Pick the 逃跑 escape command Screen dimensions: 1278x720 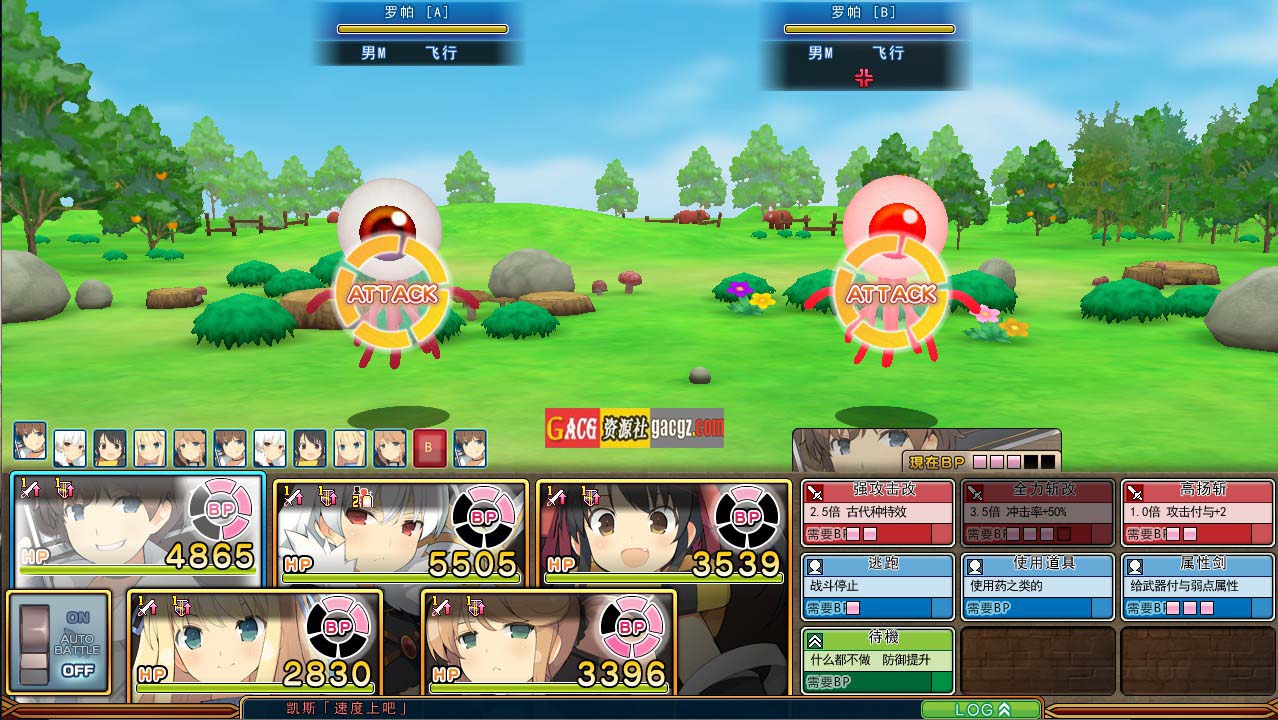(x=877, y=586)
